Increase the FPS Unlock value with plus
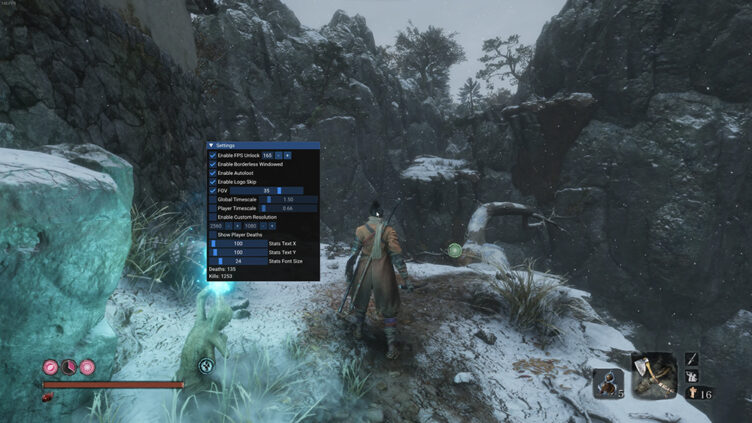Screen dimensions: 752x423 [x=288, y=155]
